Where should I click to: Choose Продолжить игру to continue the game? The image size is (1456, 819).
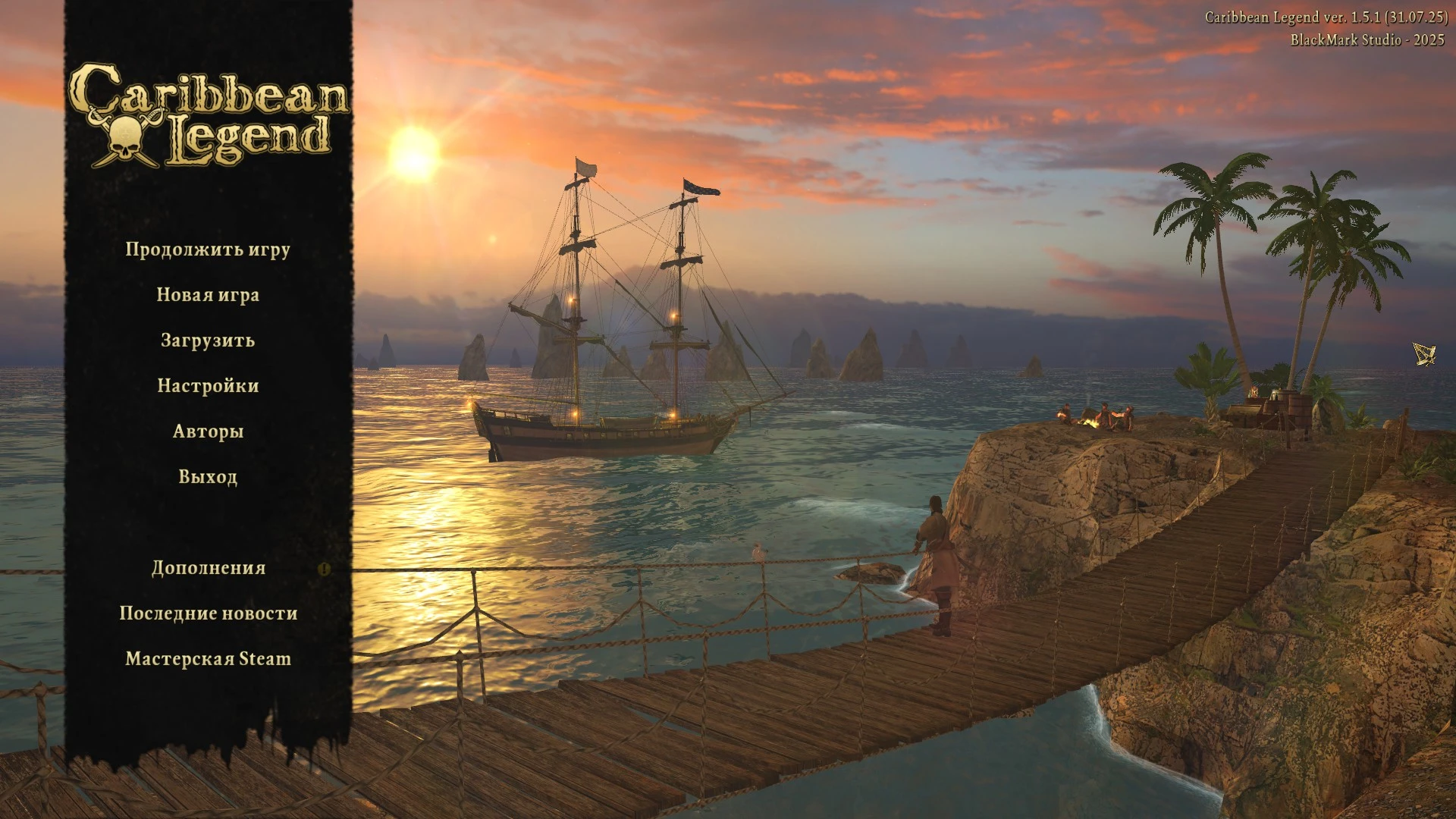[x=208, y=249]
